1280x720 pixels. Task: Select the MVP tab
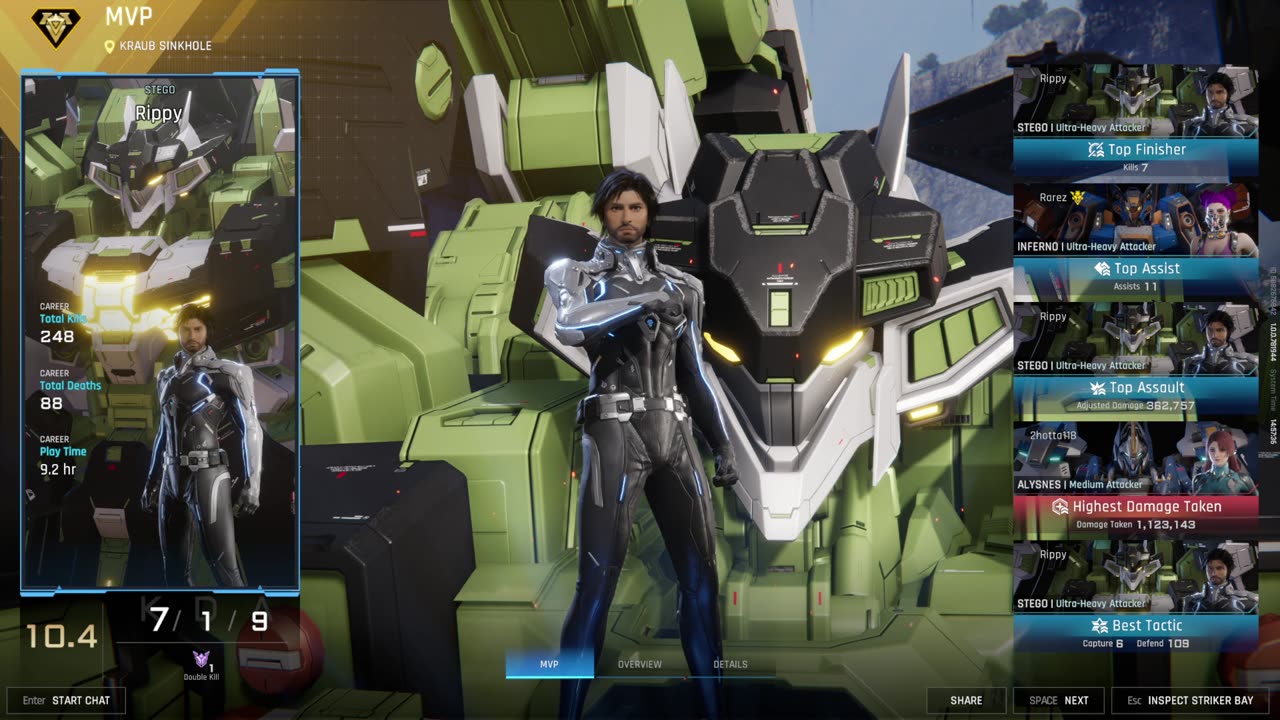click(x=549, y=664)
